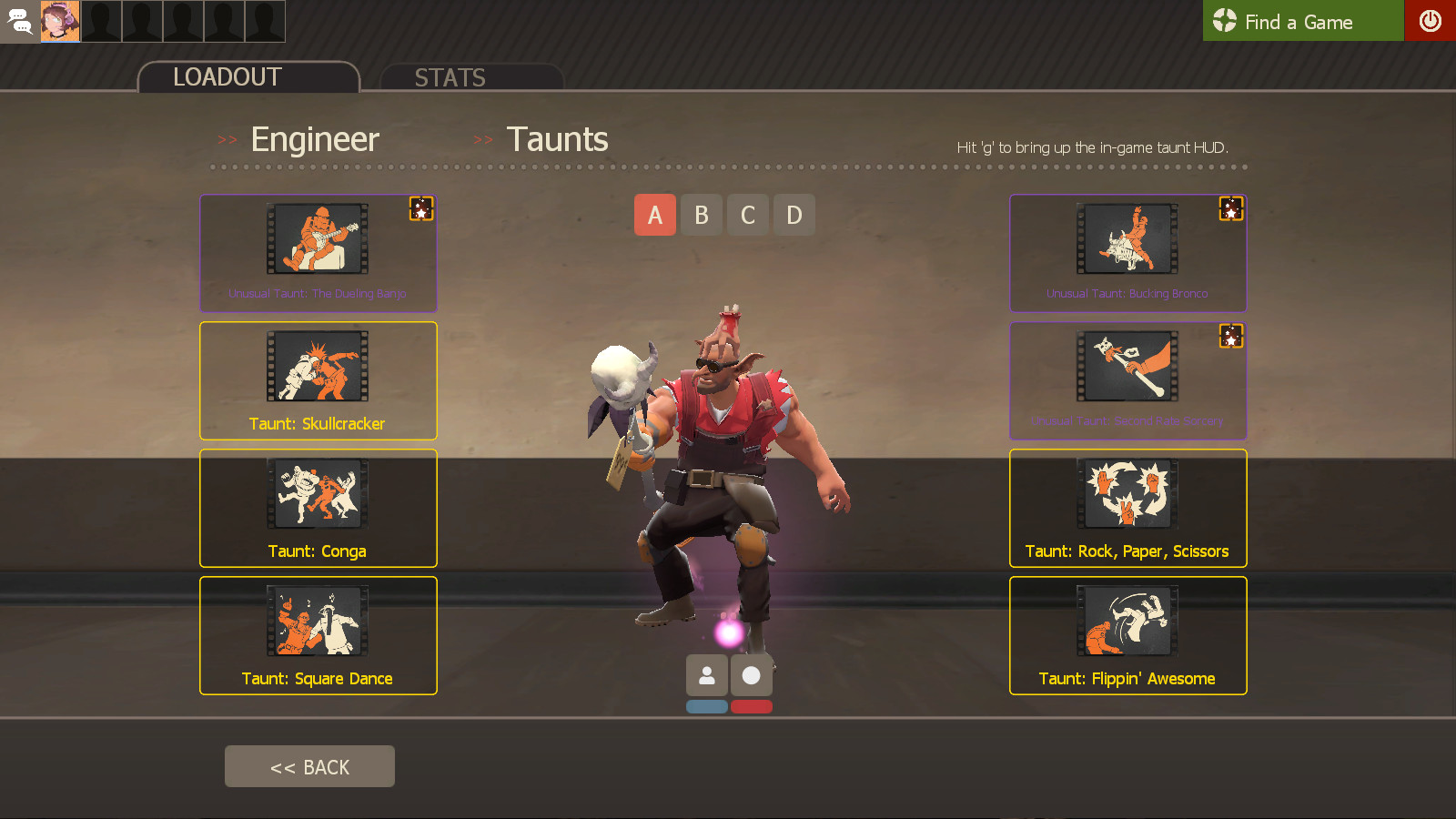Switch to the LOADOUT tab
The image size is (1456, 819).
coord(226,77)
